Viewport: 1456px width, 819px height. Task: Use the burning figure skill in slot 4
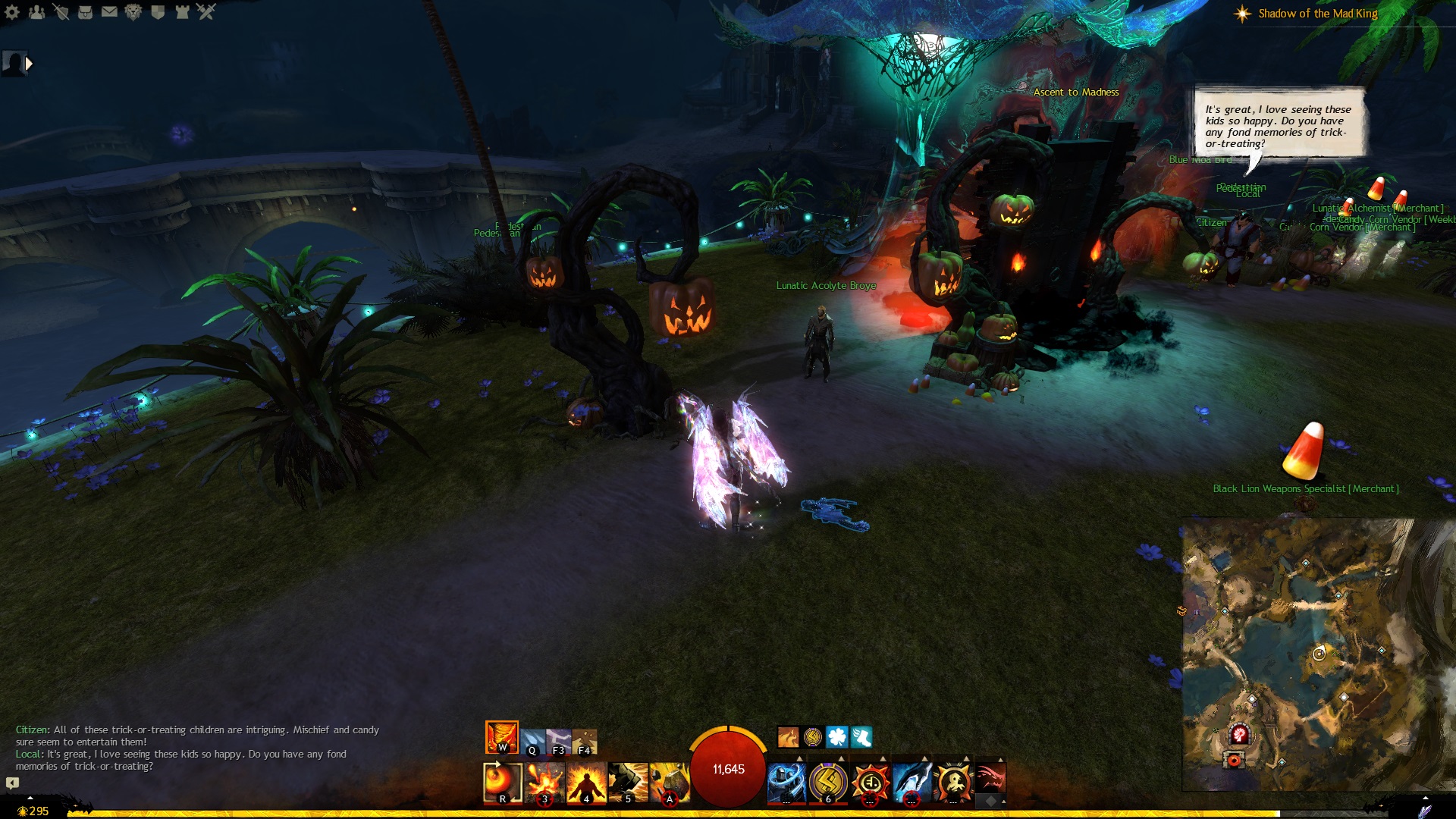pos(586,782)
